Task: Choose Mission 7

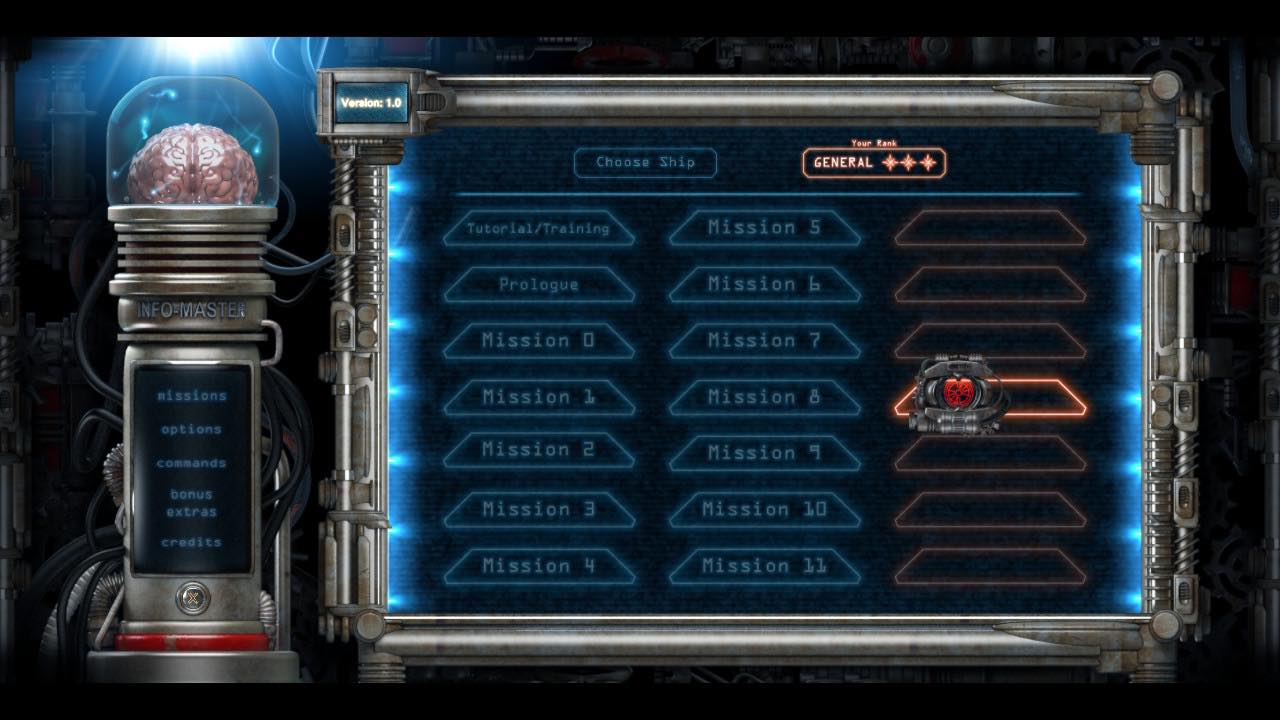Action: (764, 340)
